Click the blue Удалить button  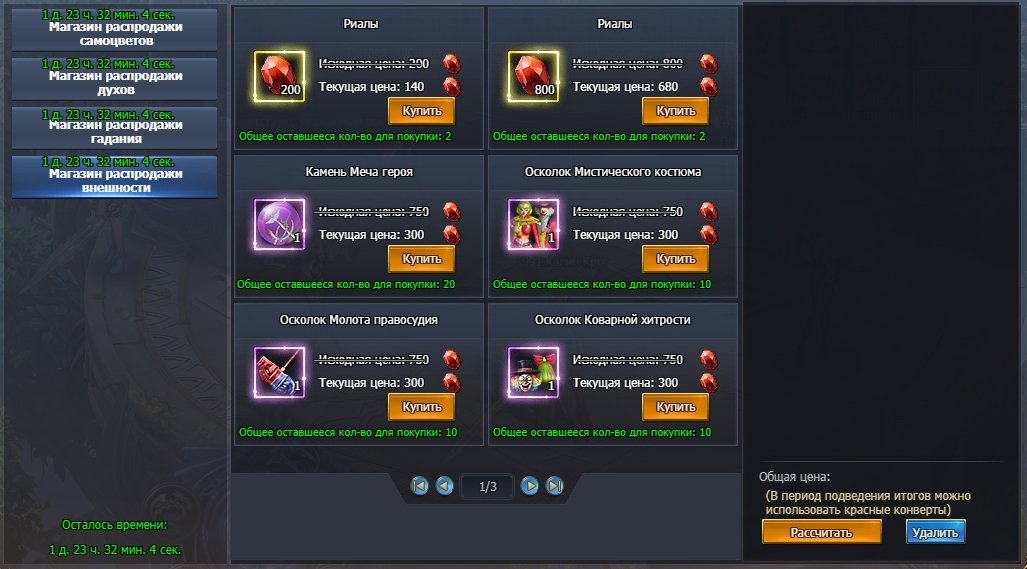pos(936,532)
